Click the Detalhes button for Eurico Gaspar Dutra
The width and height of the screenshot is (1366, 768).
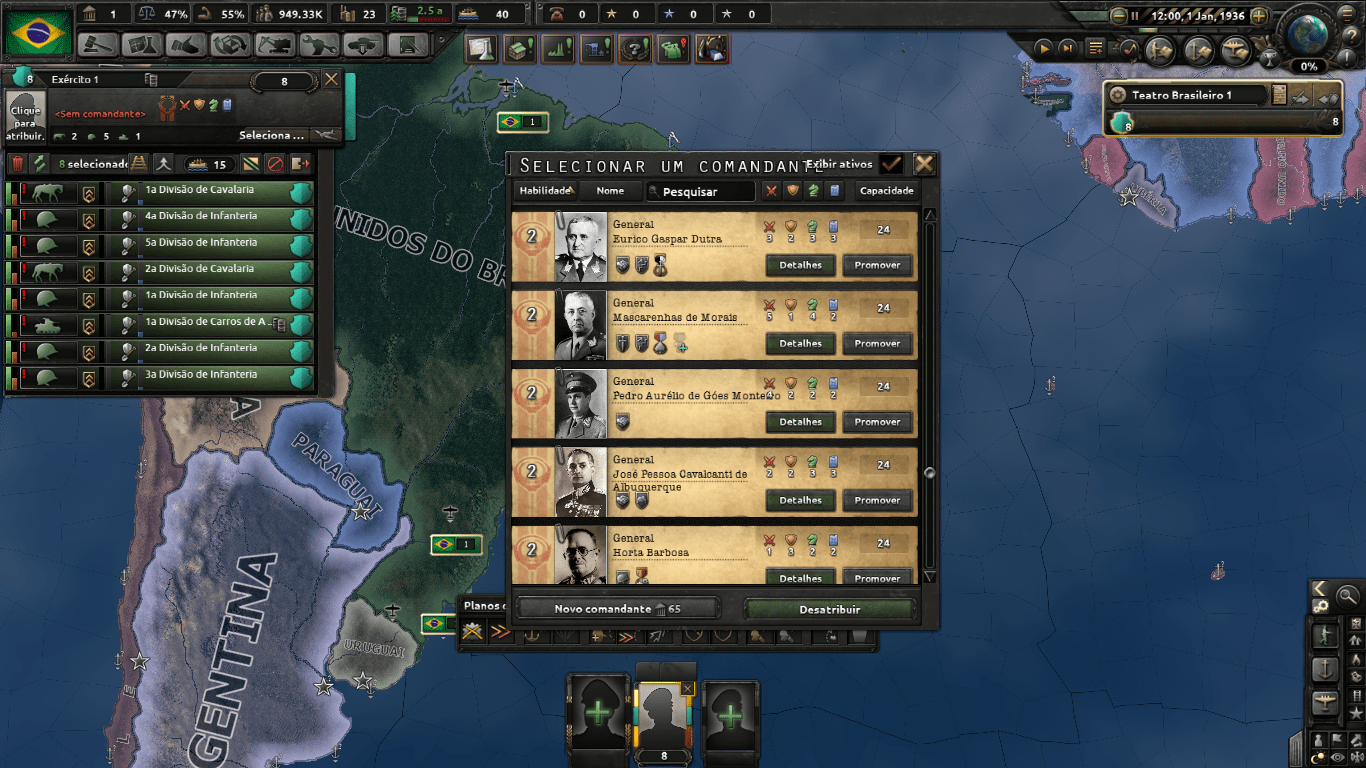click(800, 264)
